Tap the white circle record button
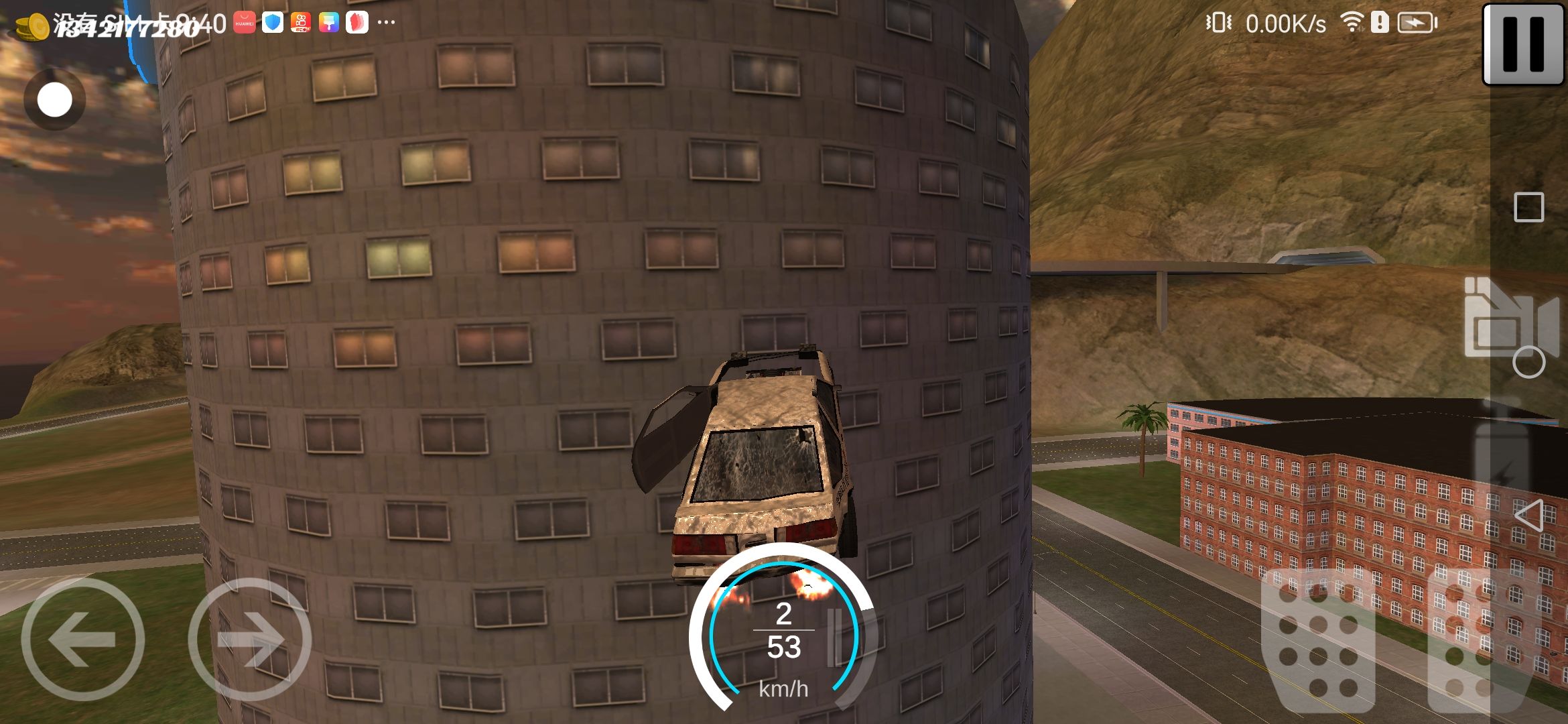Viewport: 1568px width, 724px height. click(54, 101)
